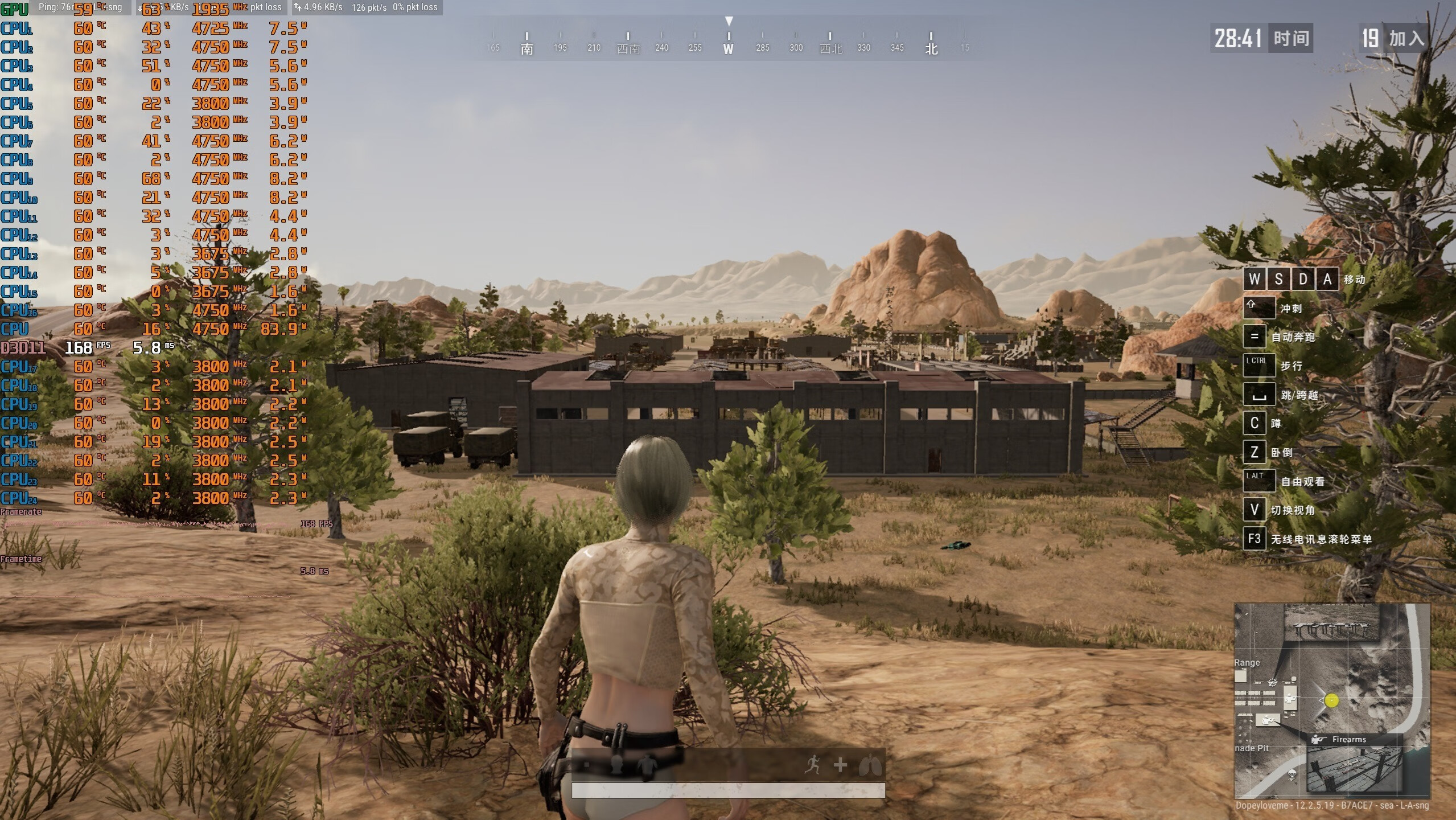Click the running figure boost icon
Viewport: 1456px width, 820px height.
[x=813, y=765]
